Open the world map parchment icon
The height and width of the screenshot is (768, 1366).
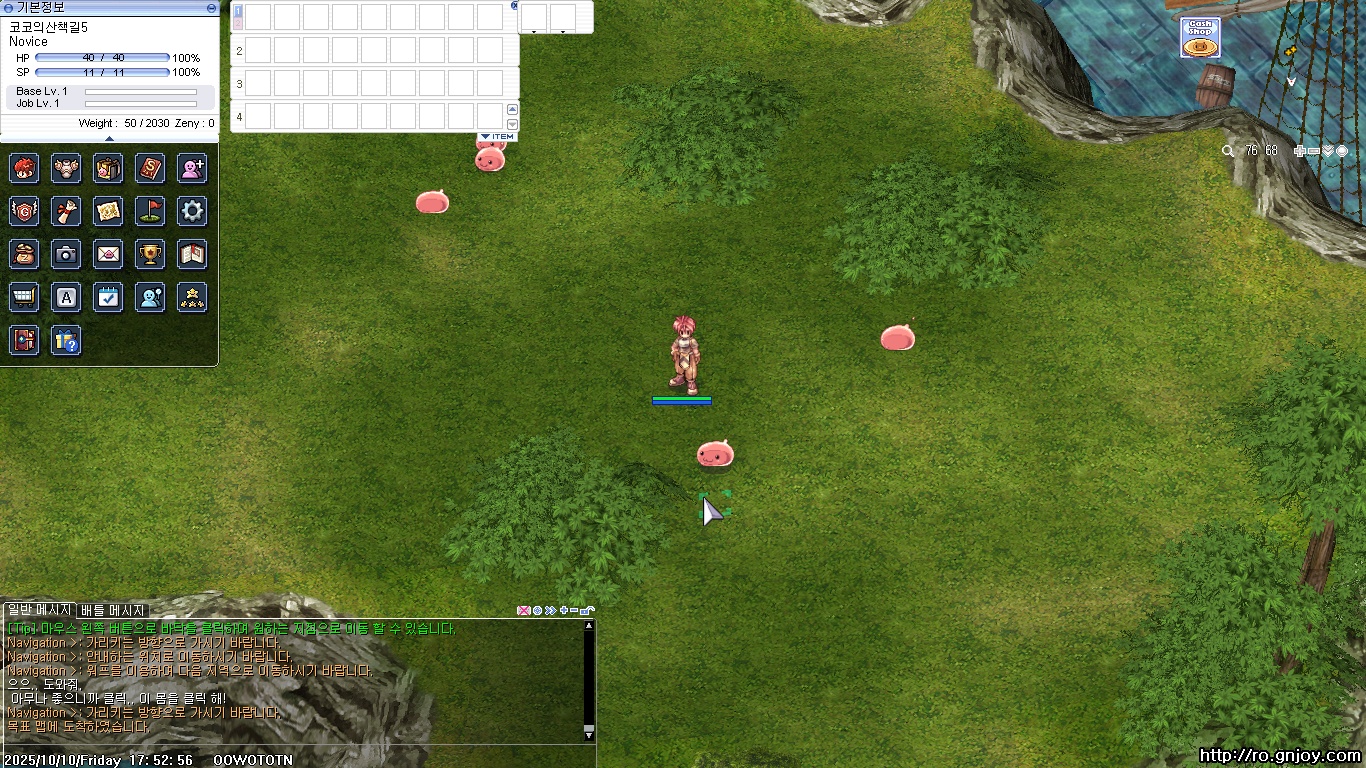coord(108,211)
